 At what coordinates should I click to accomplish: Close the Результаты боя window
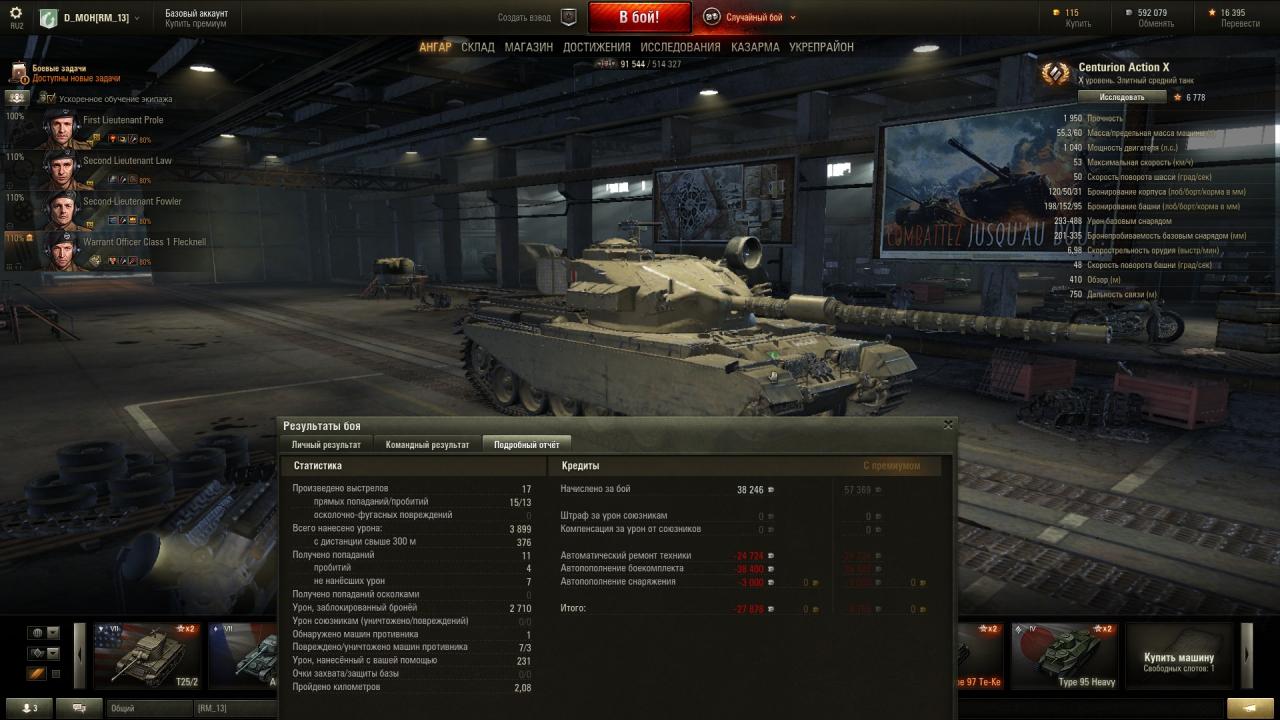[x=948, y=425]
